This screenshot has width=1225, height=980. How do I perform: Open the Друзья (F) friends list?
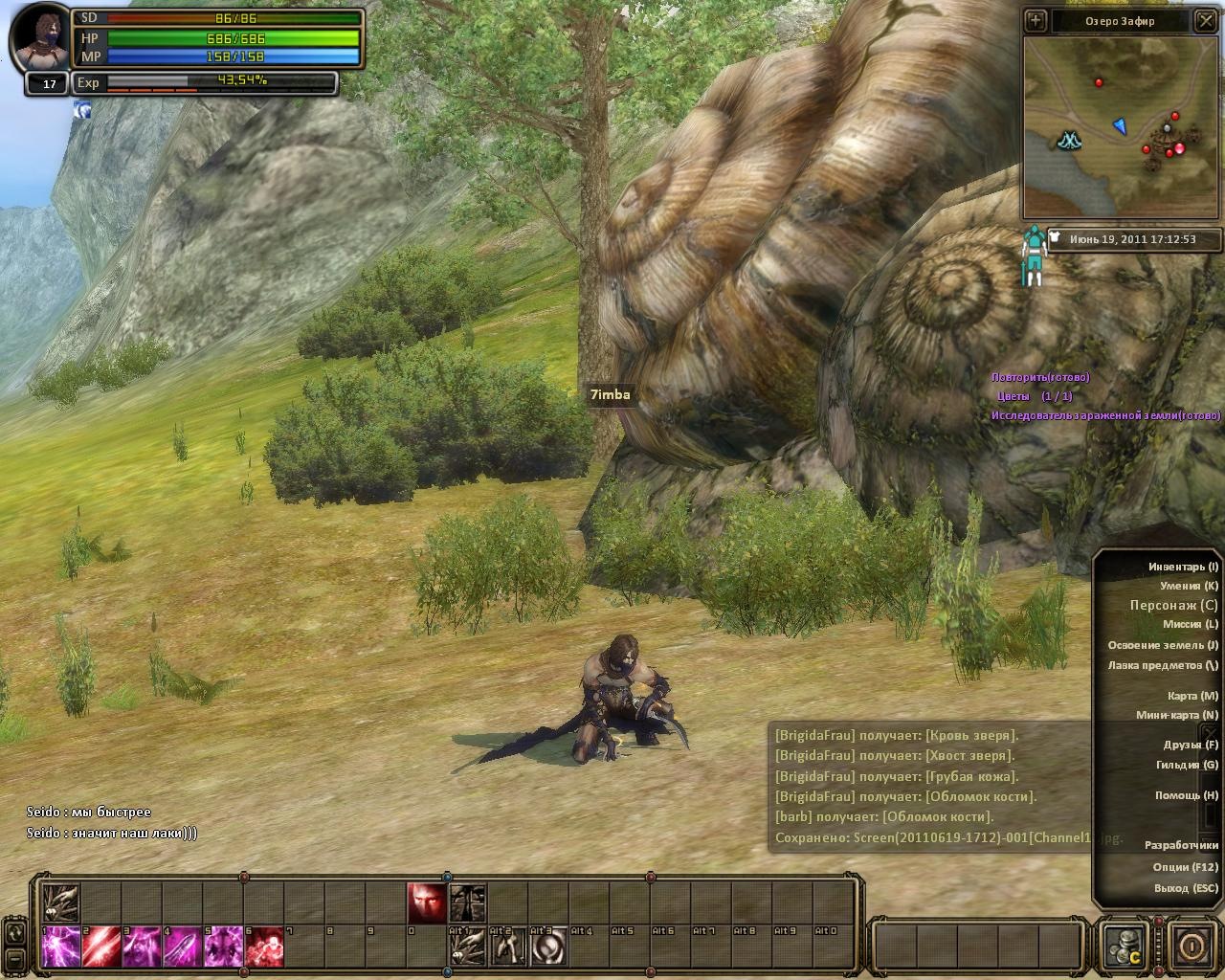click(x=1191, y=745)
